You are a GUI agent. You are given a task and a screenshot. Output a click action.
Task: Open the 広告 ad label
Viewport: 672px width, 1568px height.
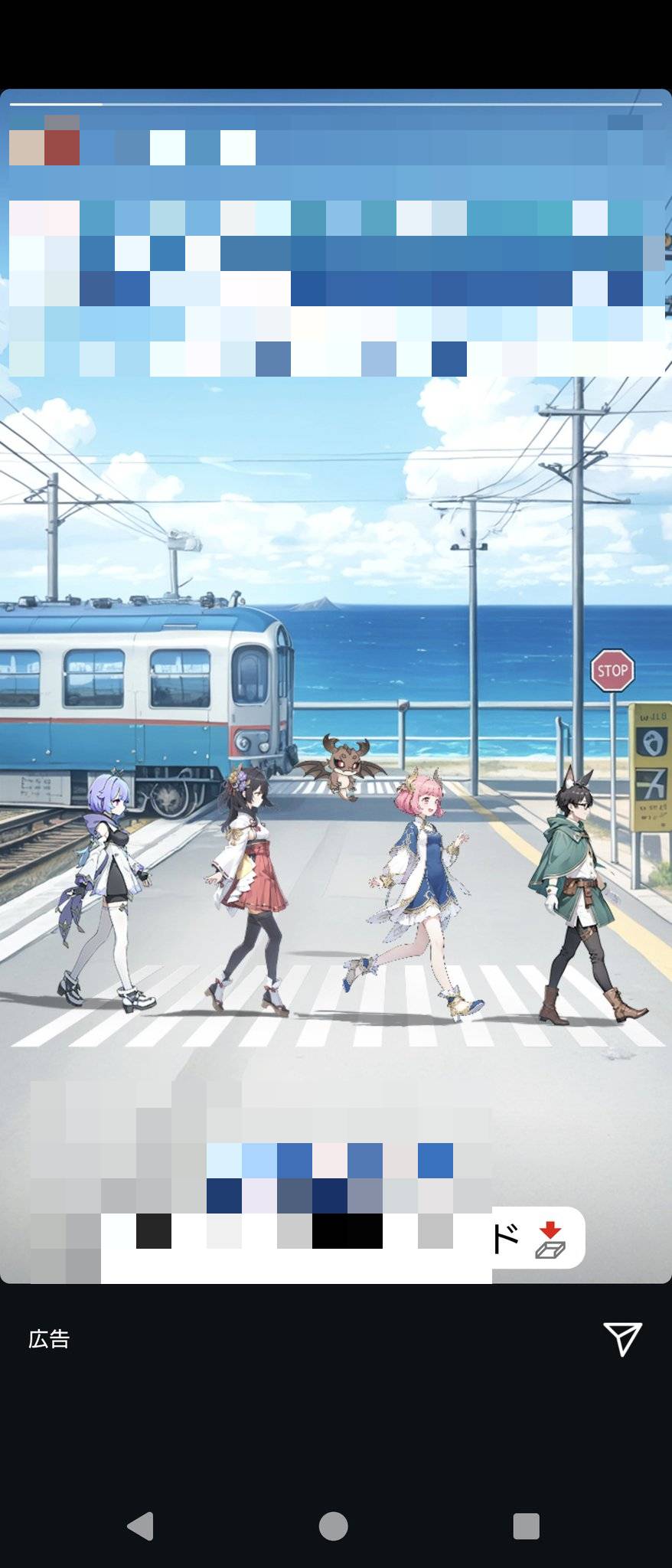[49, 1339]
